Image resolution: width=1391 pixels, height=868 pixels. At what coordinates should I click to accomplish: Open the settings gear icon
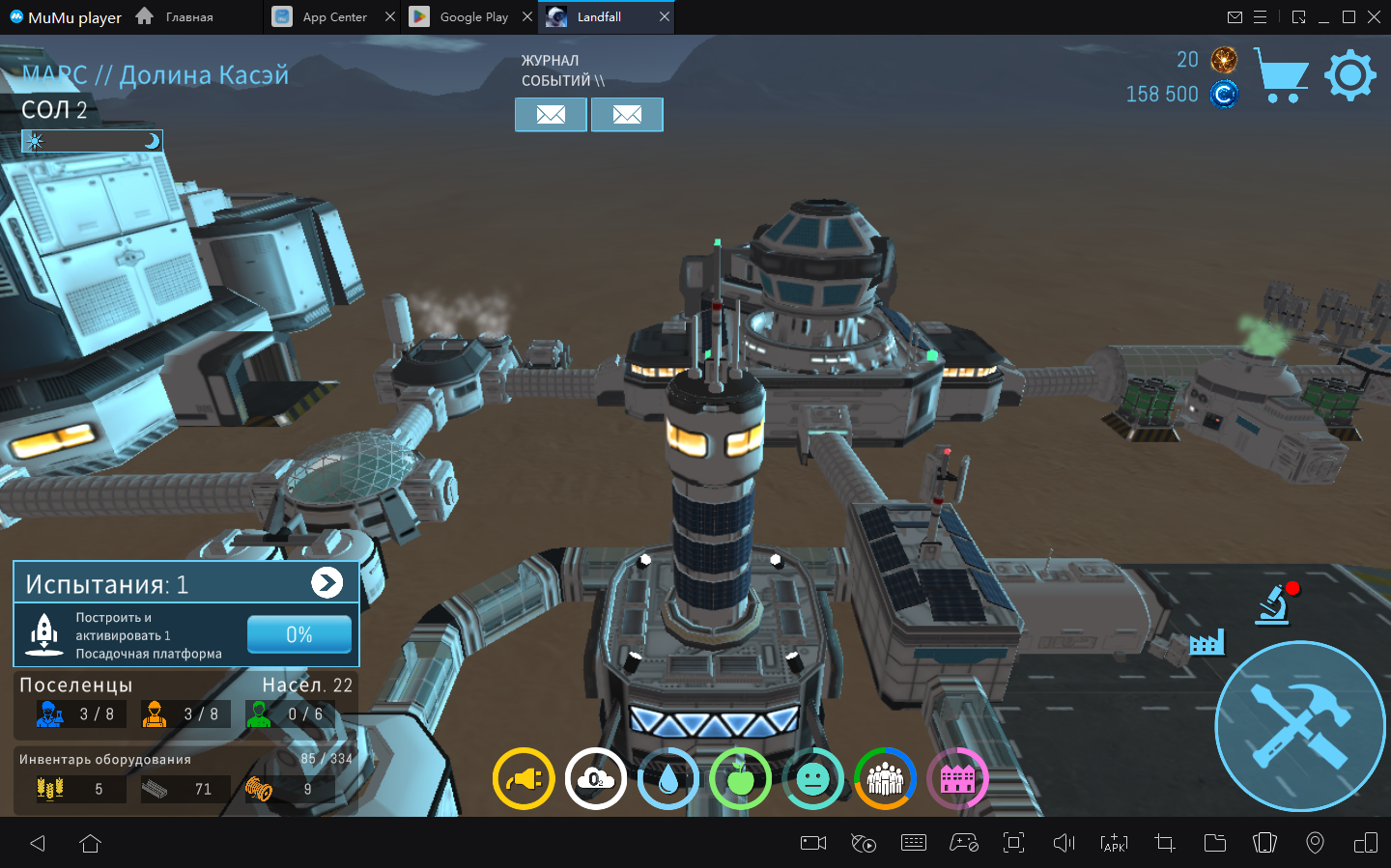(1349, 75)
